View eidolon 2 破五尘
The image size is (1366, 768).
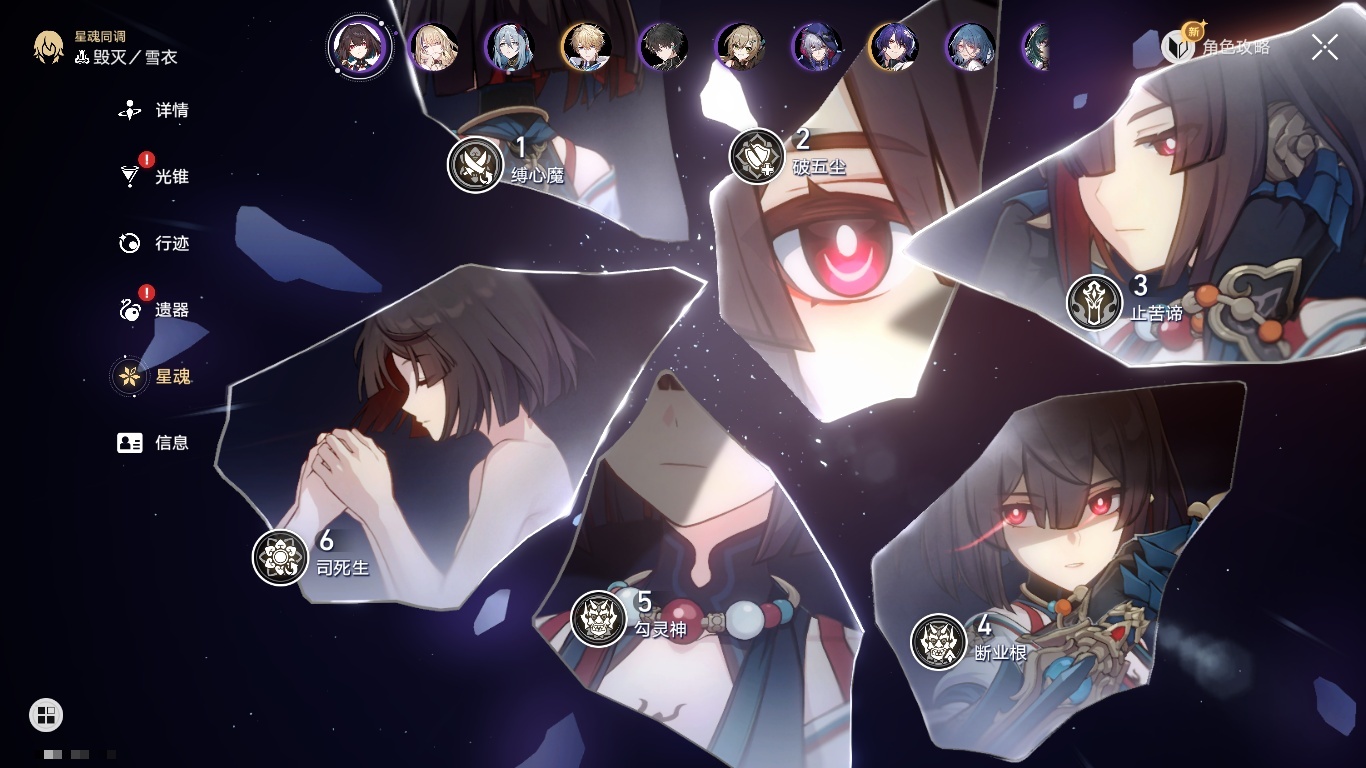point(757,156)
